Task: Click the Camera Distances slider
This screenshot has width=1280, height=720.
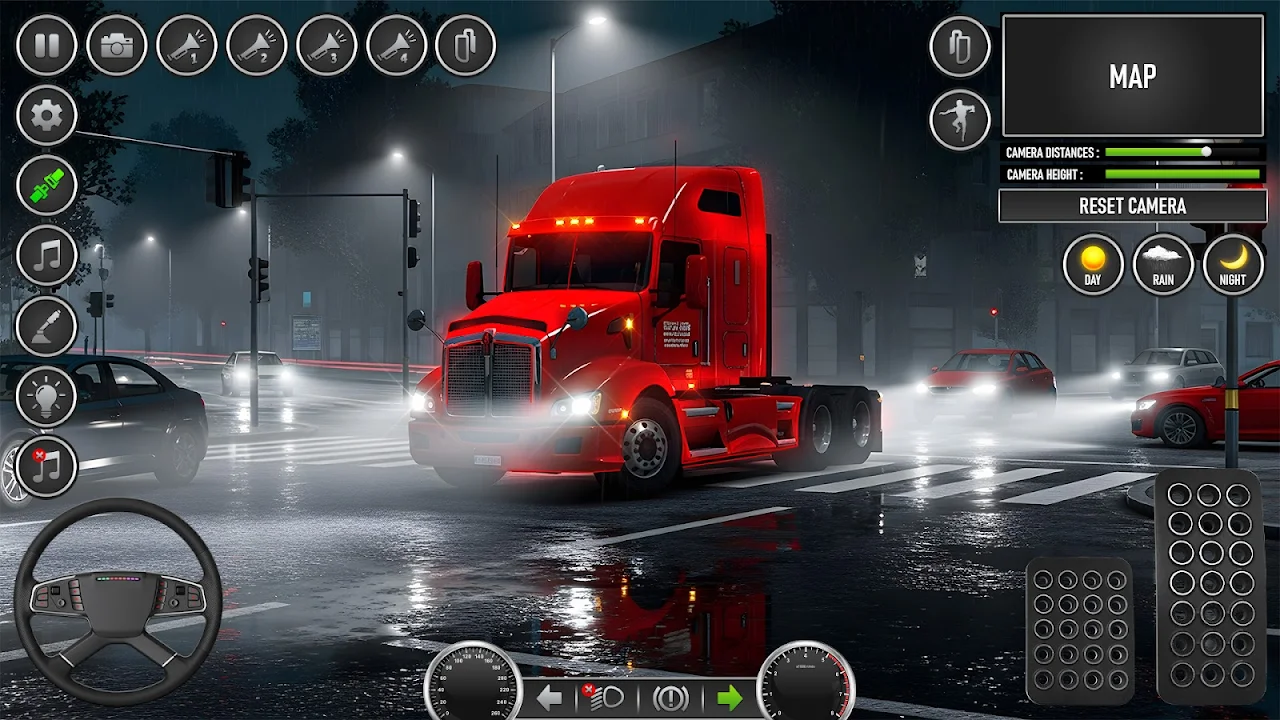Action: click(x=1182, y=152)
